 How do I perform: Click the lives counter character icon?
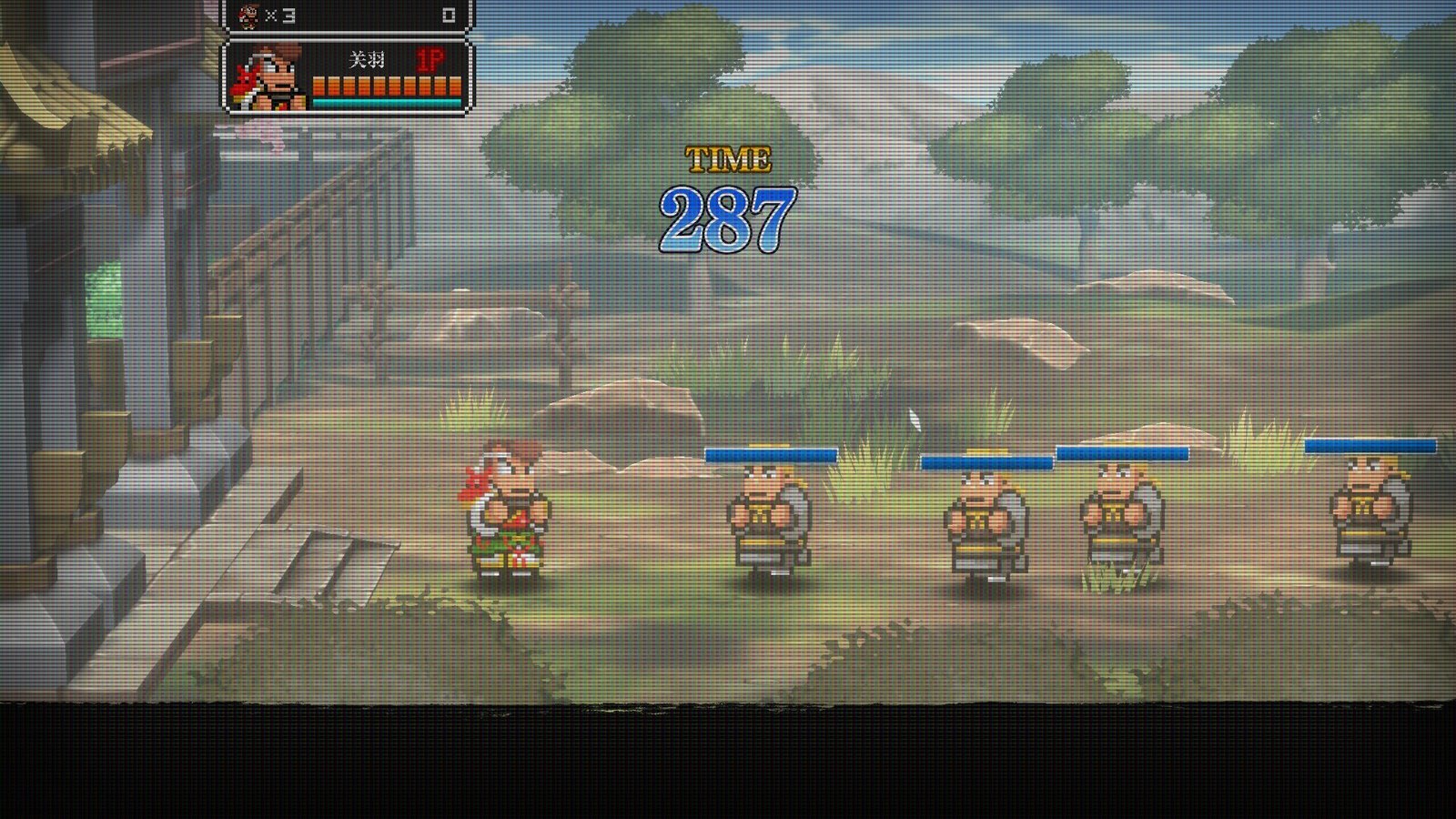[248, 14]
